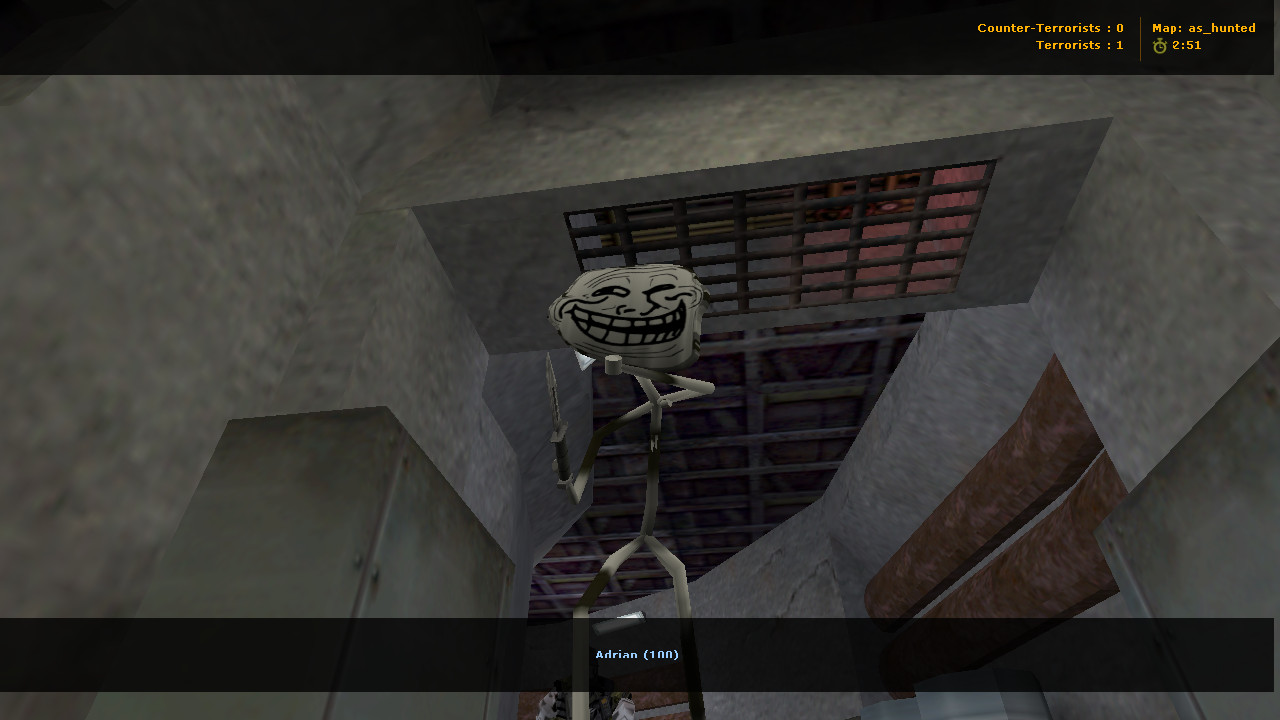Click the Adrian (100) nametag
Viewport: 1280px width, 720px height.
636,654
